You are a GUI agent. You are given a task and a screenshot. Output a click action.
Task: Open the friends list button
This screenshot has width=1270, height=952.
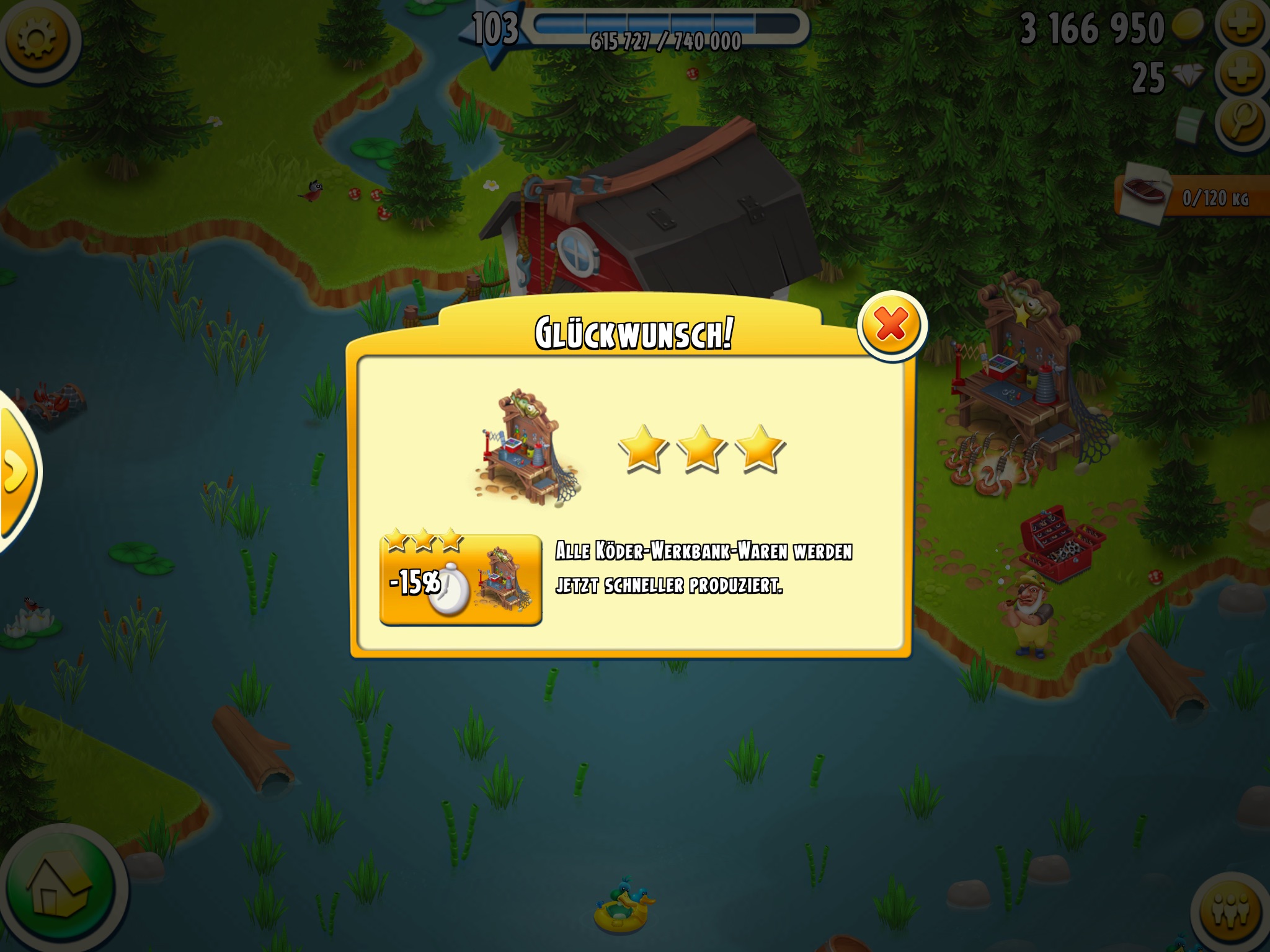tap(1232, 912)
